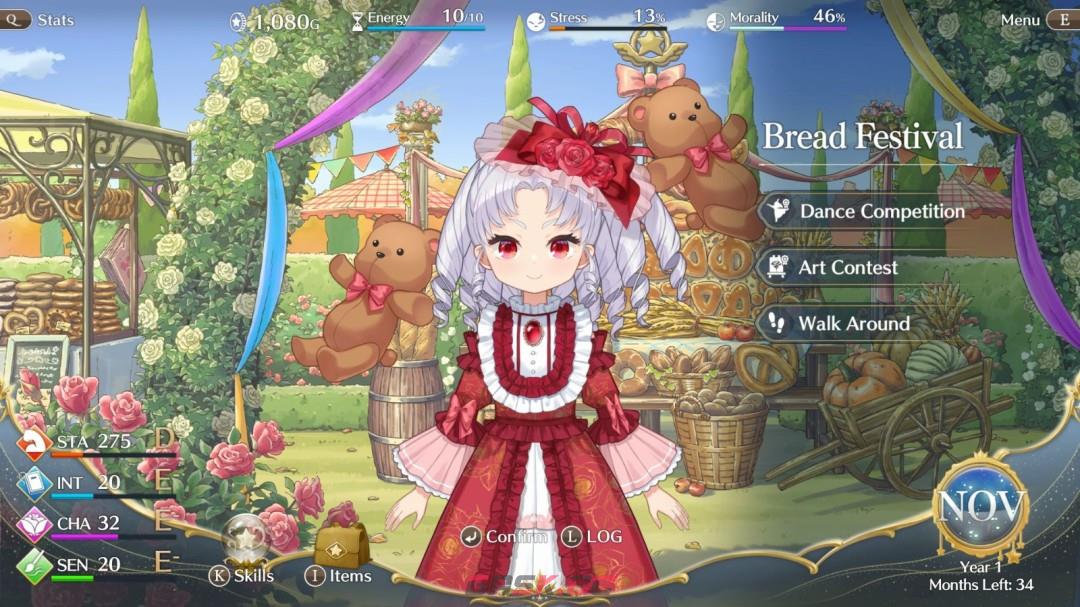Show the dialogue LOG
The height and width of the screenshot is (607, 1080).
(592, 537)
